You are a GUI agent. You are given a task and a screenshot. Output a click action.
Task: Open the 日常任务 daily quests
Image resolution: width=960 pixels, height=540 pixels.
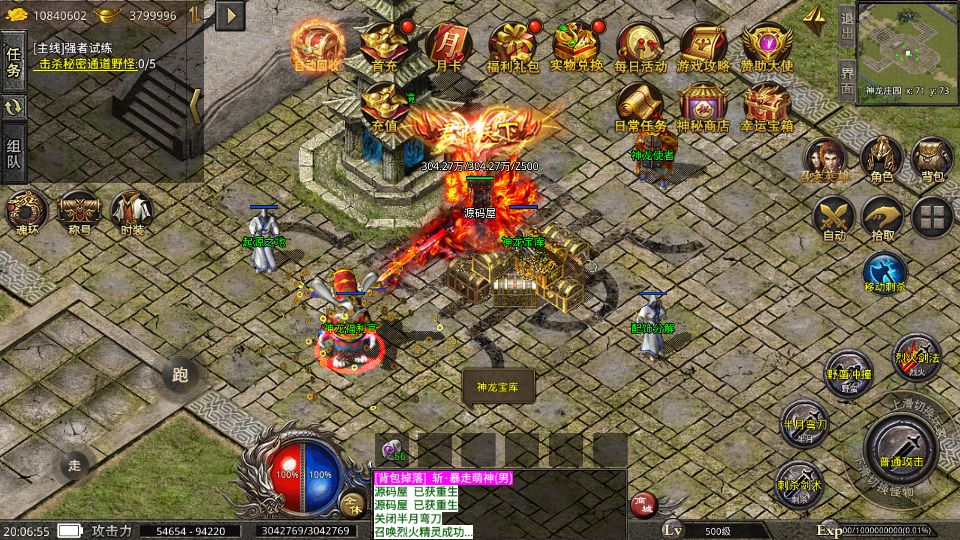click(640, 105)
